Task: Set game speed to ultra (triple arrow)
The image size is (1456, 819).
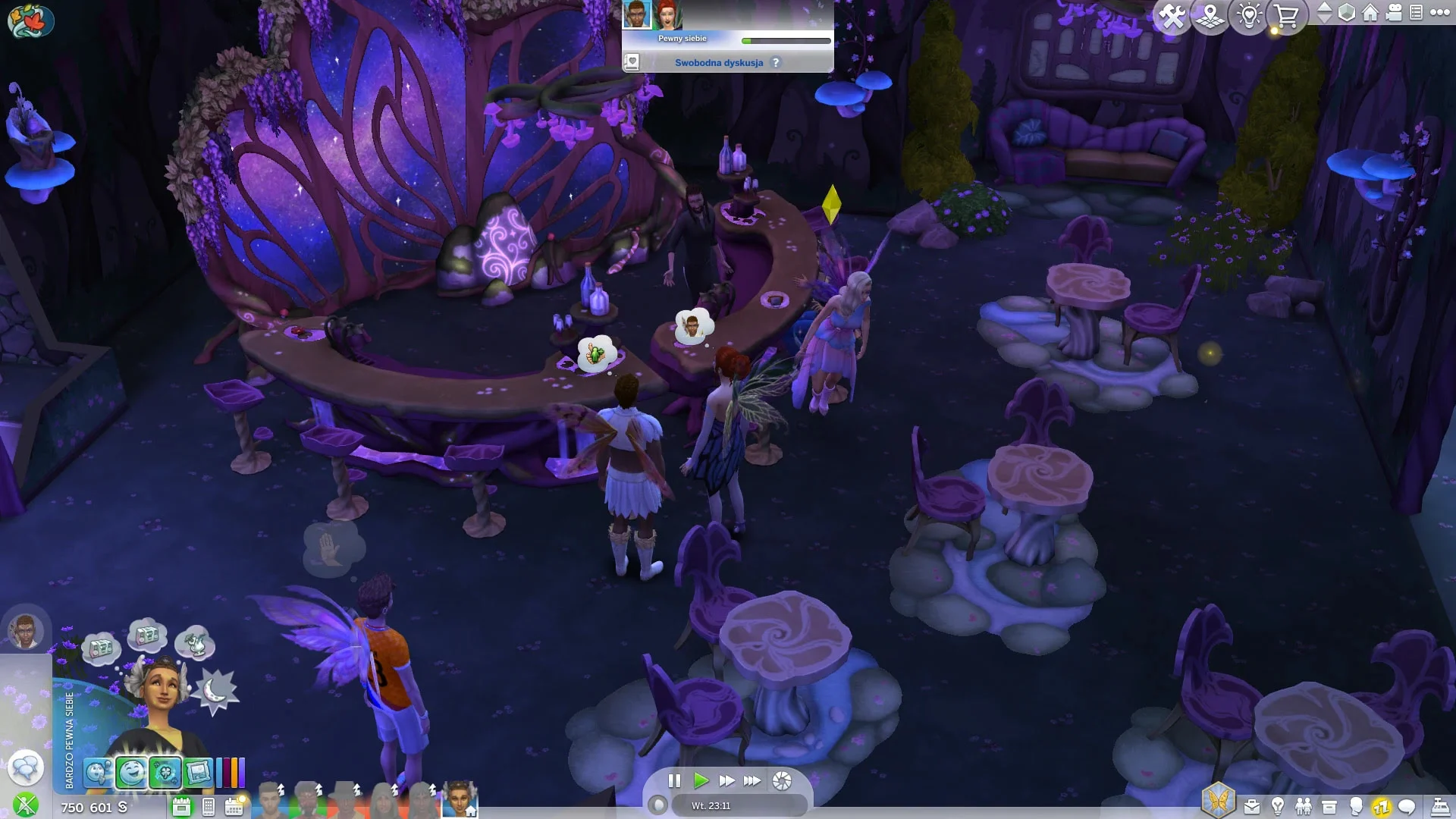Action: [752, 780]
